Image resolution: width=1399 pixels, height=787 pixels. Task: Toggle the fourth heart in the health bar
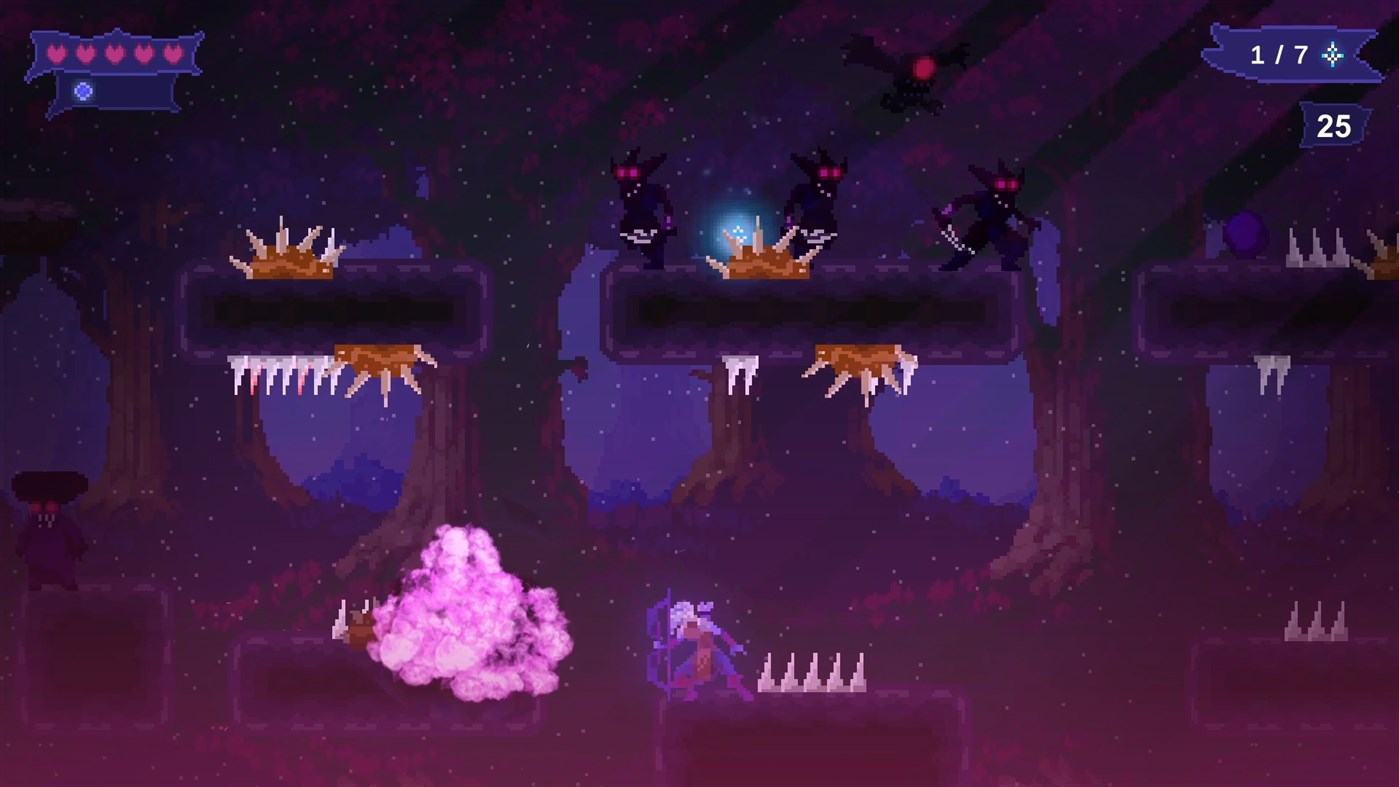point(143,52)
